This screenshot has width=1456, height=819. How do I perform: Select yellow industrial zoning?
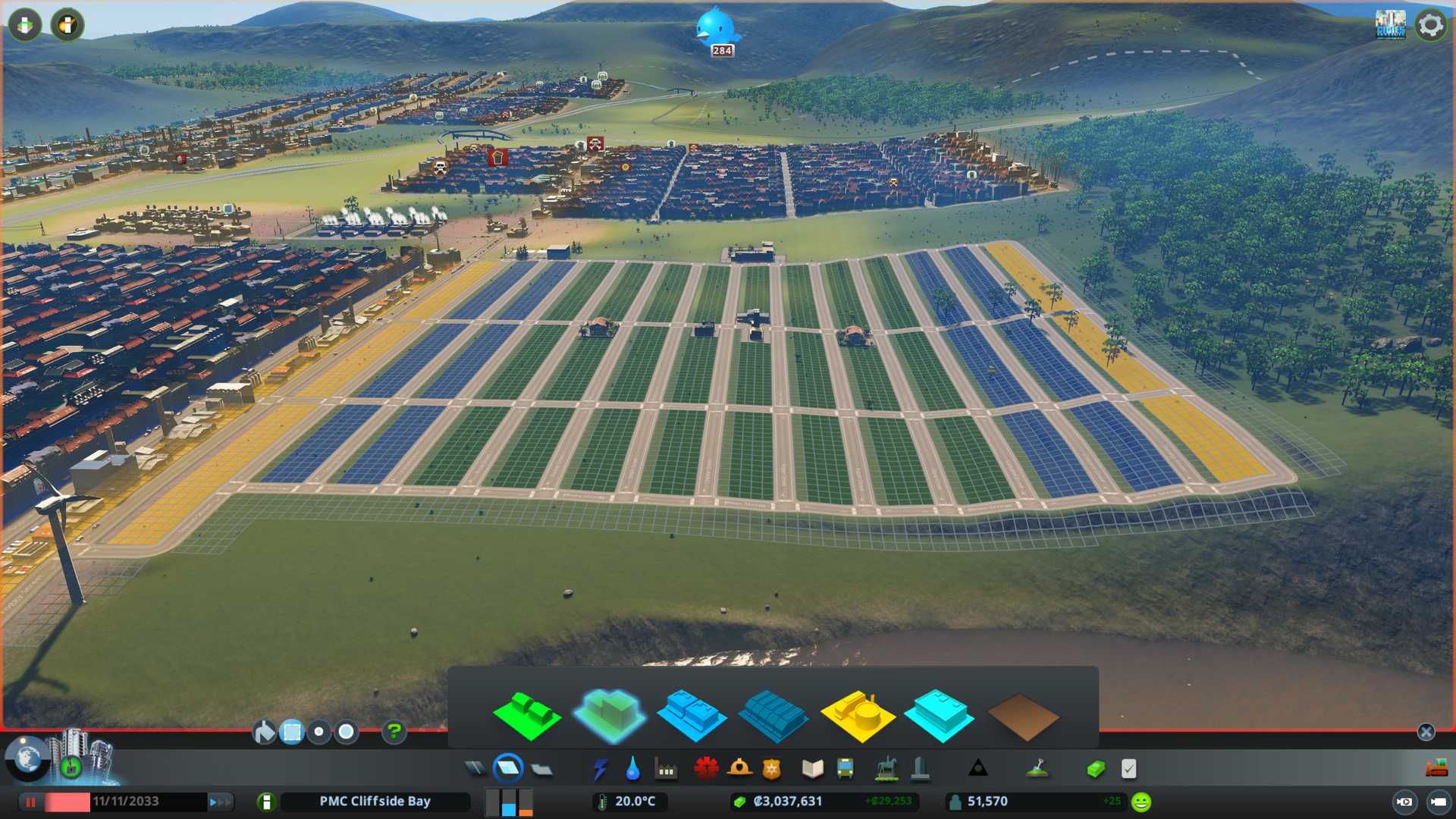coord(857,715)
